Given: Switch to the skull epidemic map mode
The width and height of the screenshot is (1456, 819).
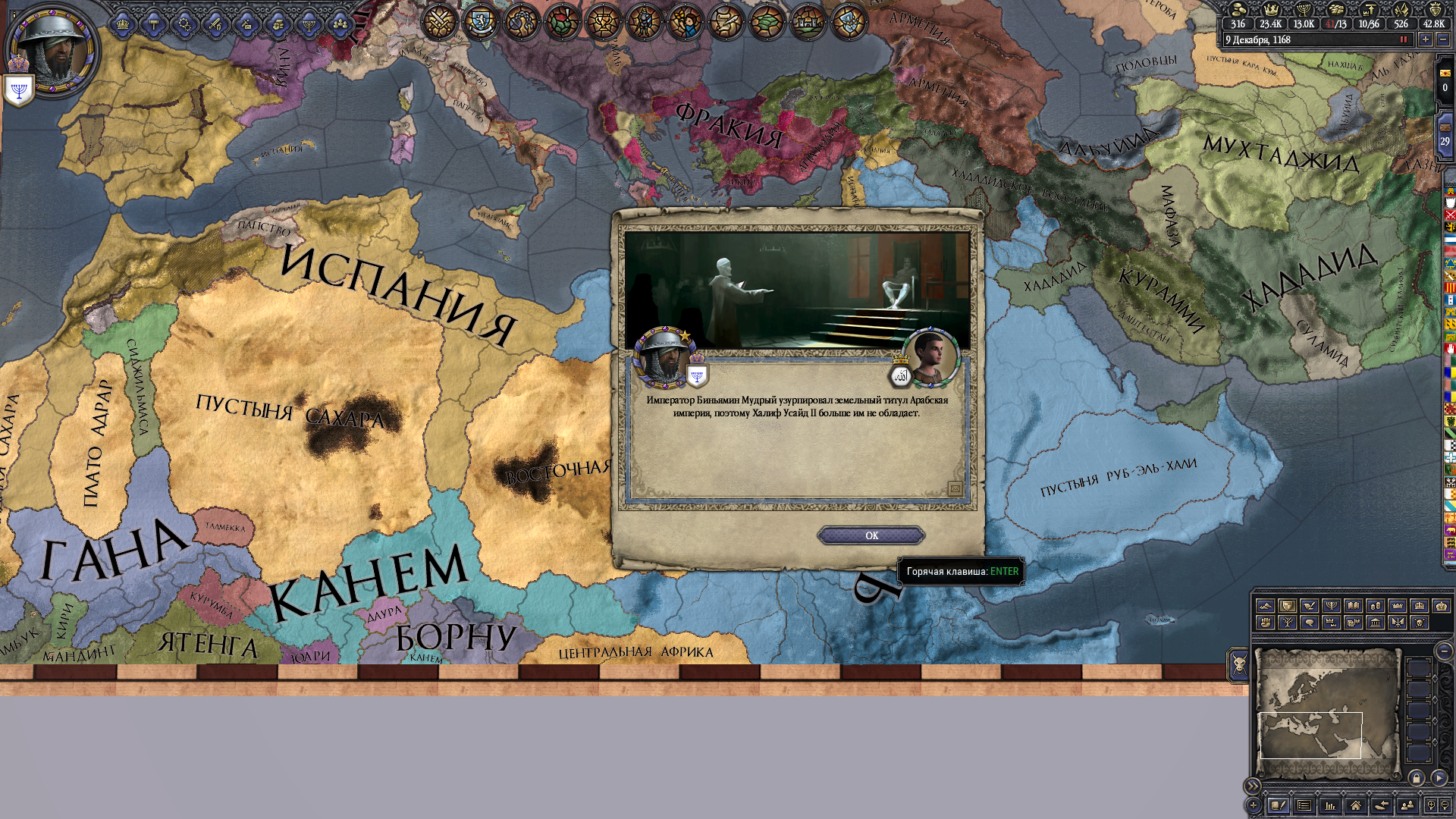Looking at the screenshot, I should coord(1419,623).
